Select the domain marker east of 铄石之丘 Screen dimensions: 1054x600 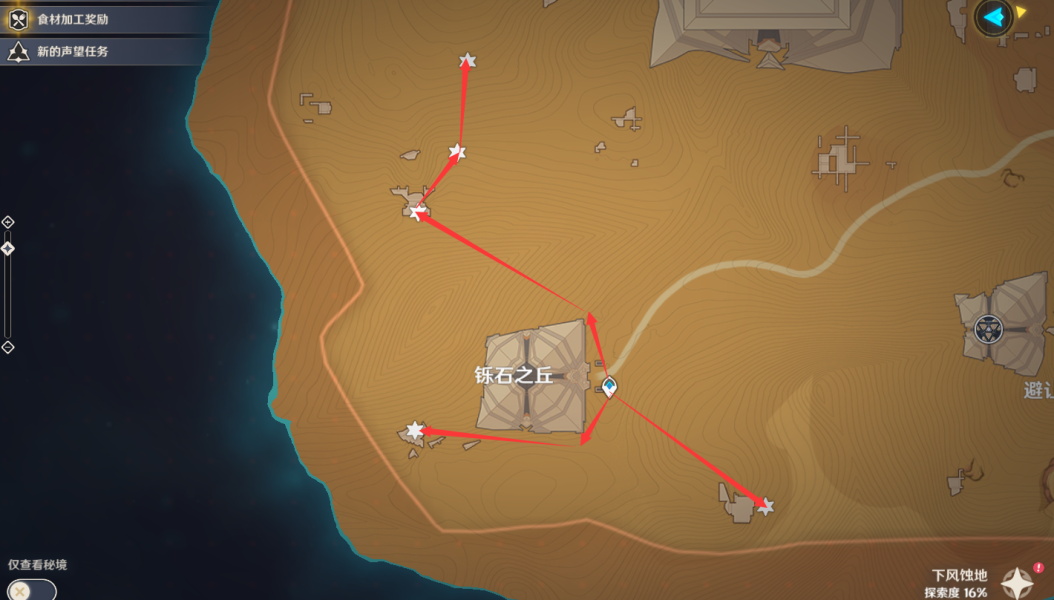click(x=989, y=328)
